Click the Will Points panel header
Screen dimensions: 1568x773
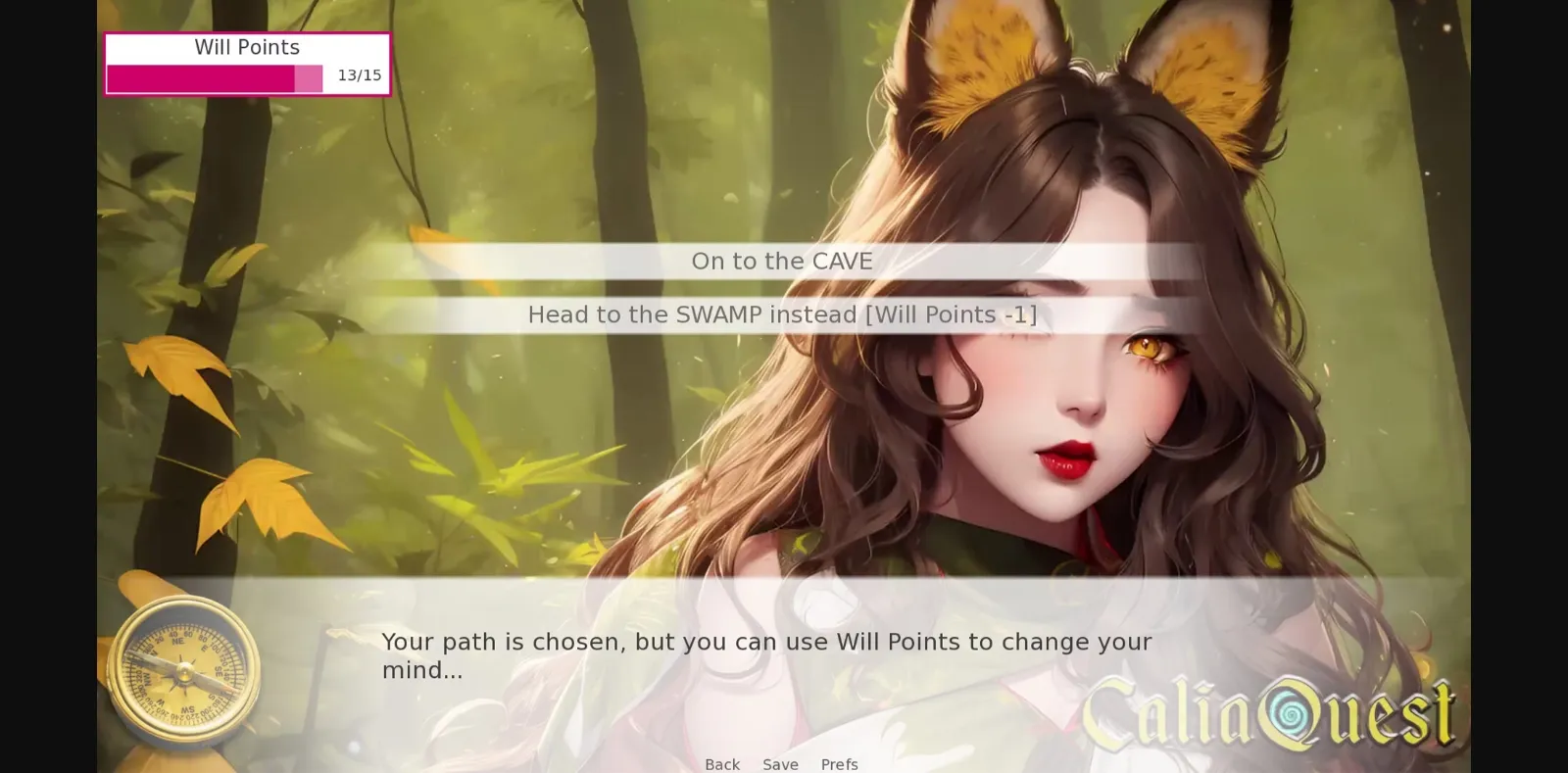coord(246,46)
